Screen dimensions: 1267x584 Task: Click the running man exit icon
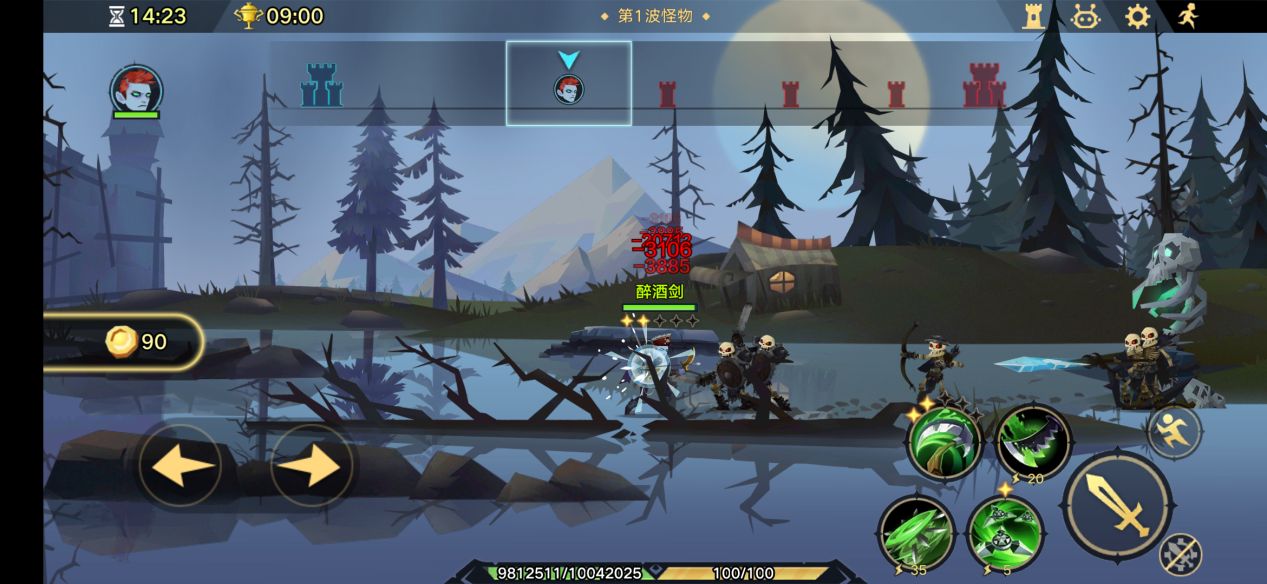click(1187, 16)
